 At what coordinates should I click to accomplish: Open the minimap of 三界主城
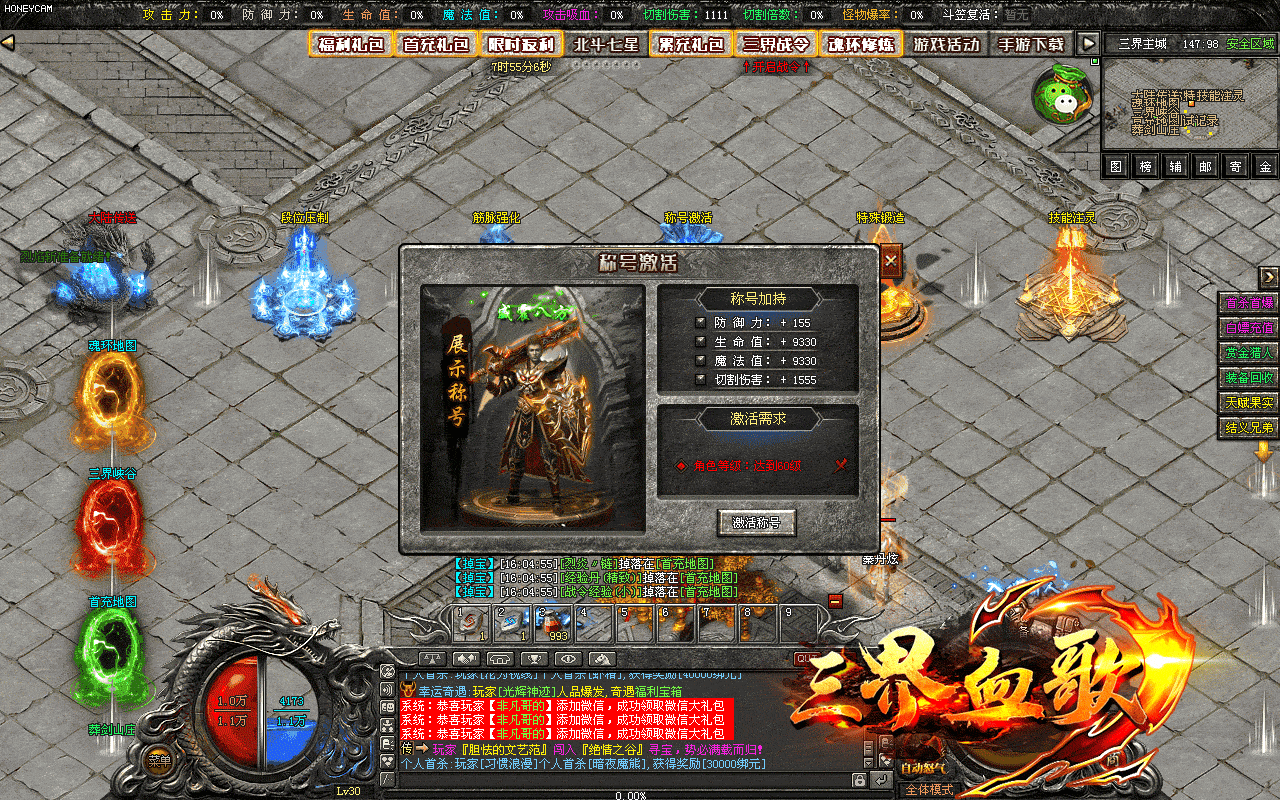(1190, 106)
